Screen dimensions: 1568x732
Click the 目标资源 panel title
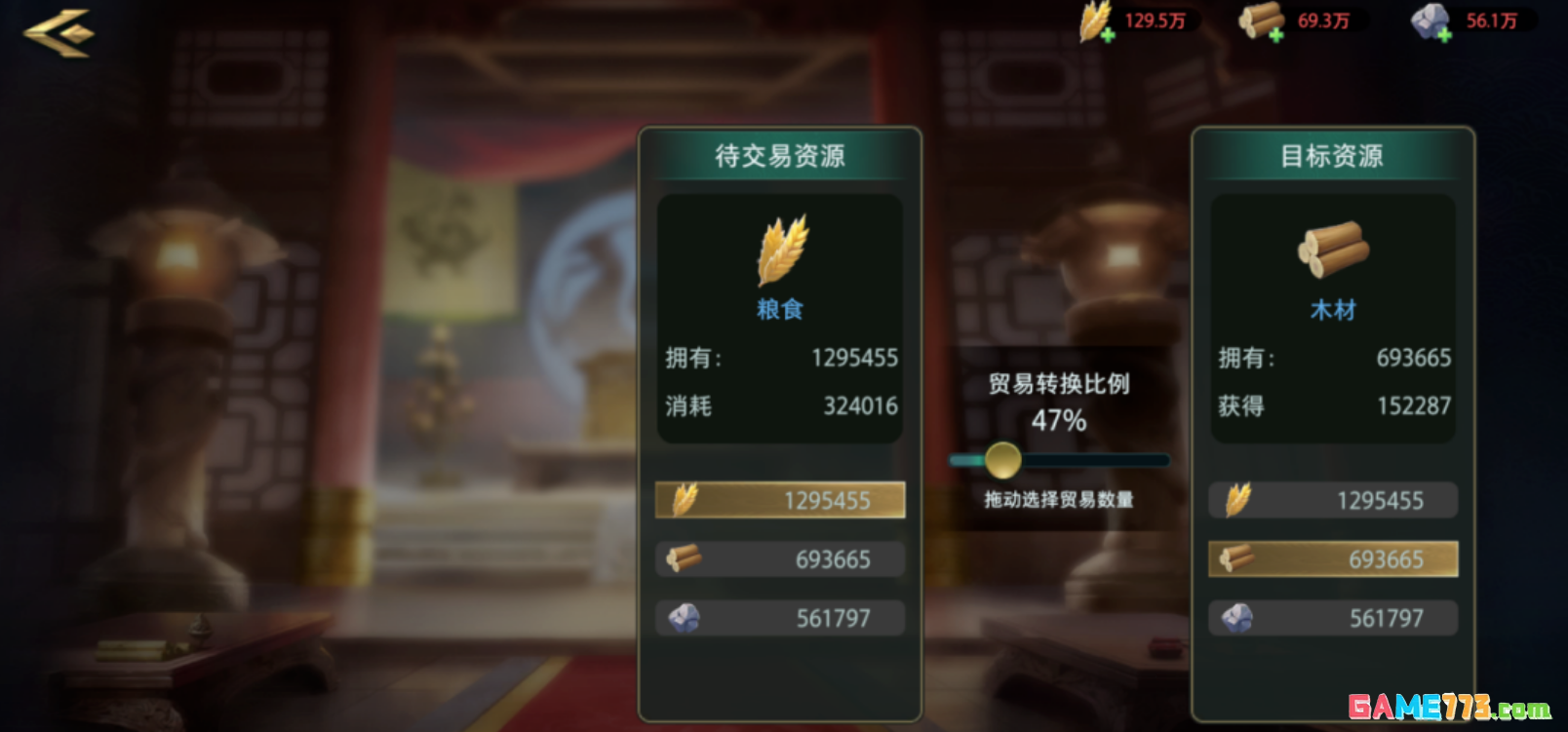tap(1333, 156)
